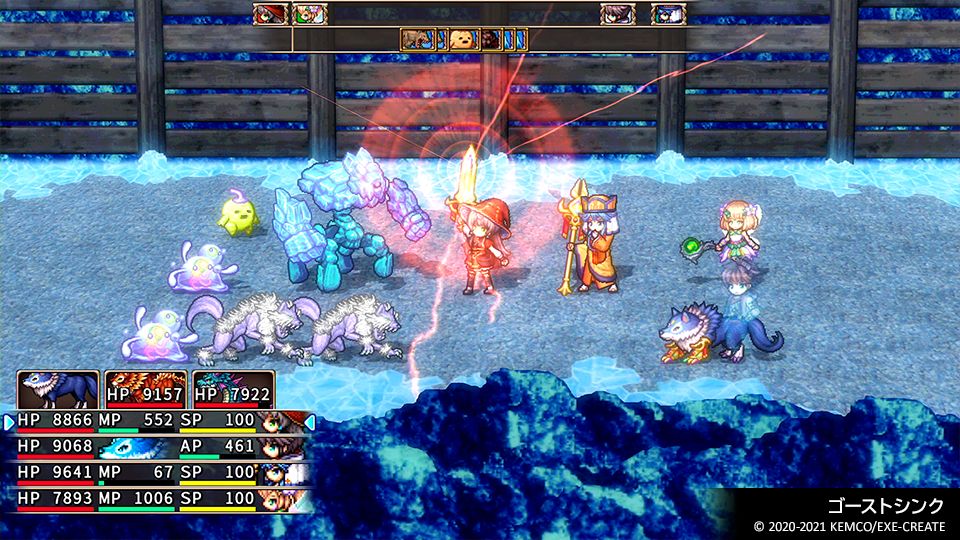Click the yellow slime enemy turn icon
This screenshot has height=540, width=960.
click(463, 40)
